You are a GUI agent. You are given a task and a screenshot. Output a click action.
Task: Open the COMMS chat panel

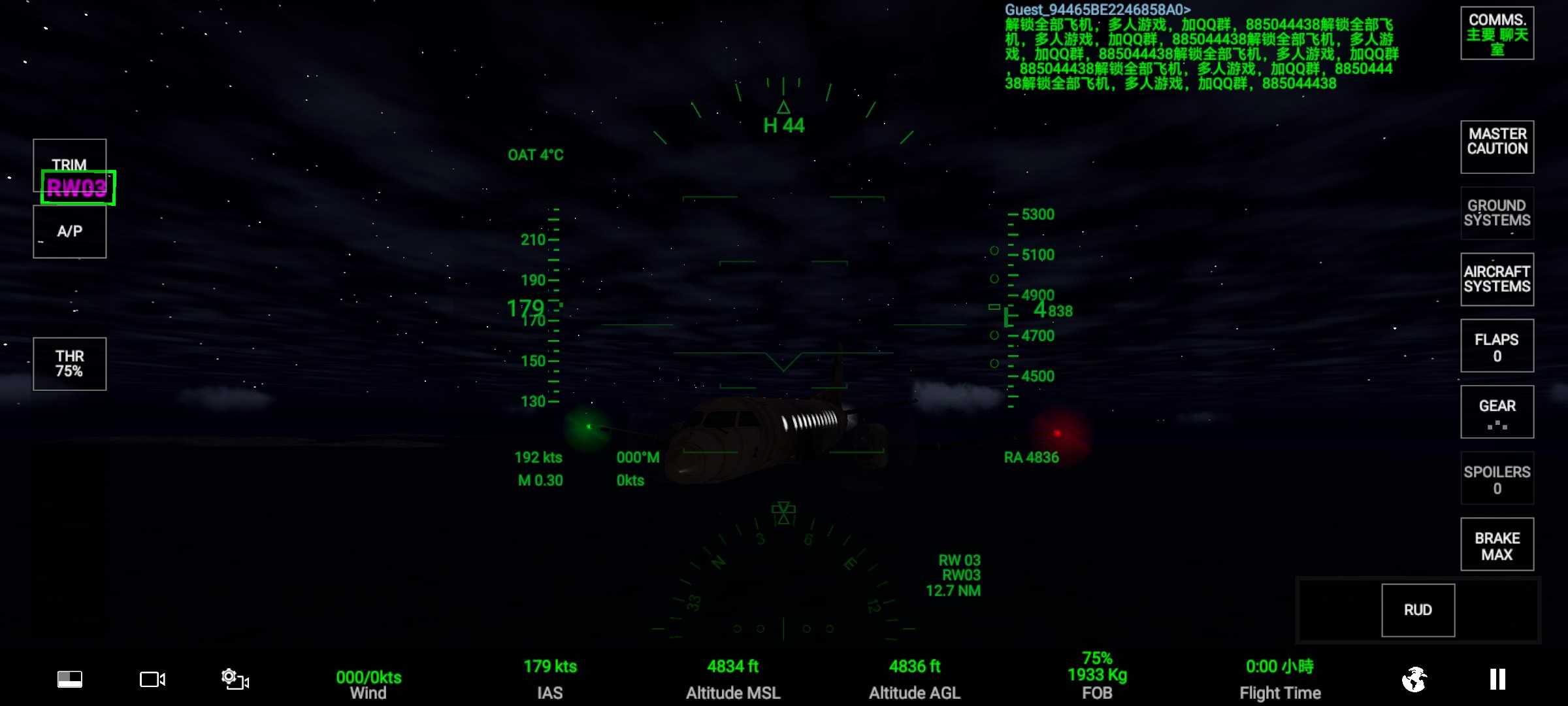point(1497,33)
